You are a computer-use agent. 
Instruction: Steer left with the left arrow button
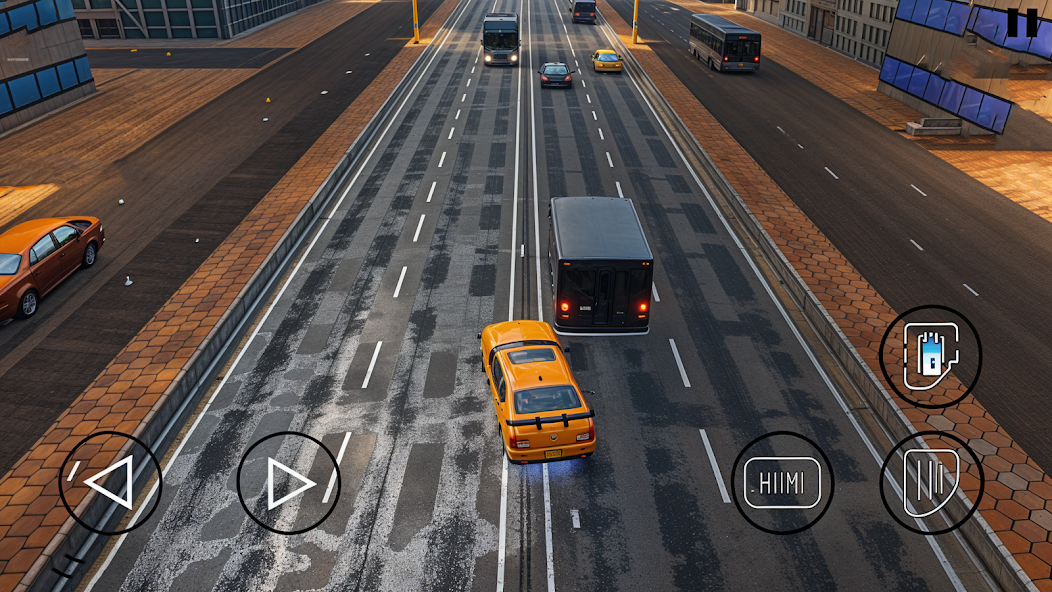110,483
